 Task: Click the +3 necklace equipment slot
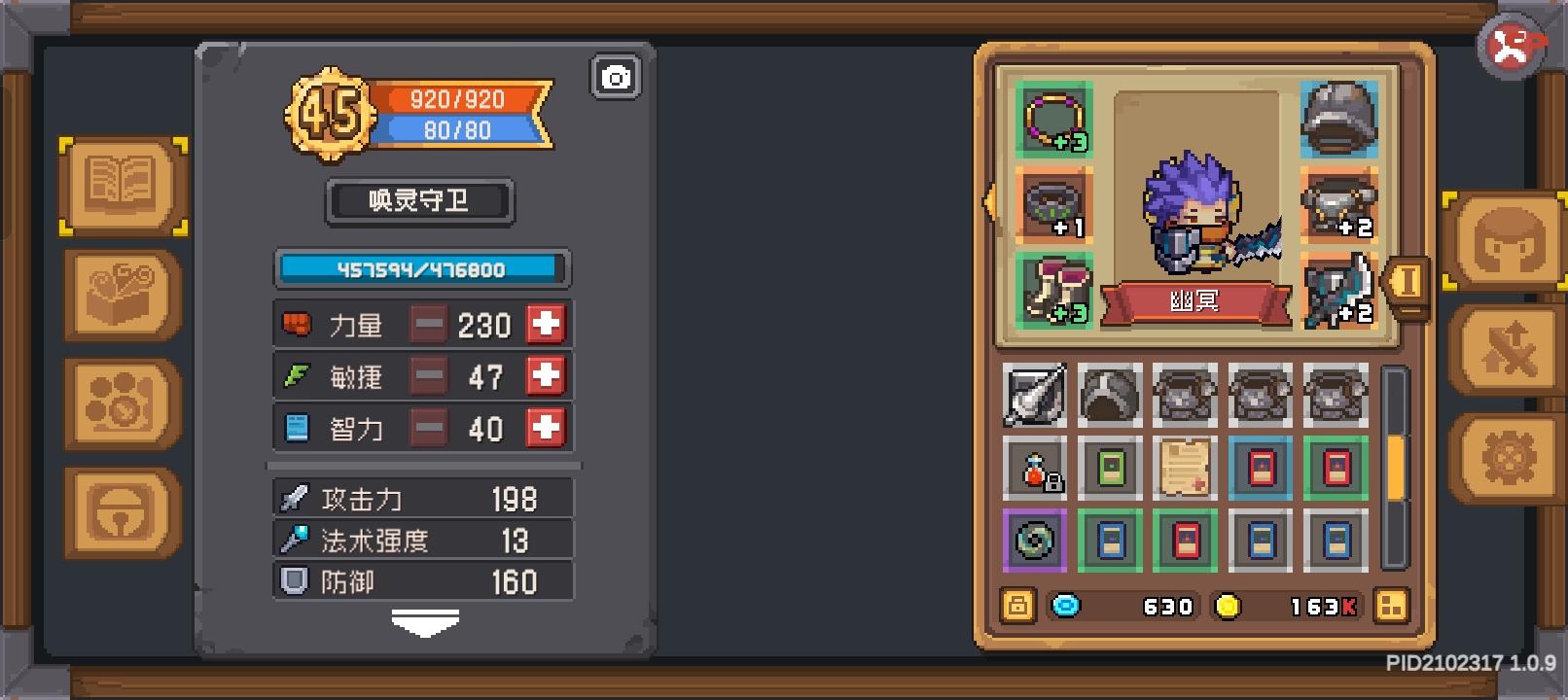point(1053,119)
